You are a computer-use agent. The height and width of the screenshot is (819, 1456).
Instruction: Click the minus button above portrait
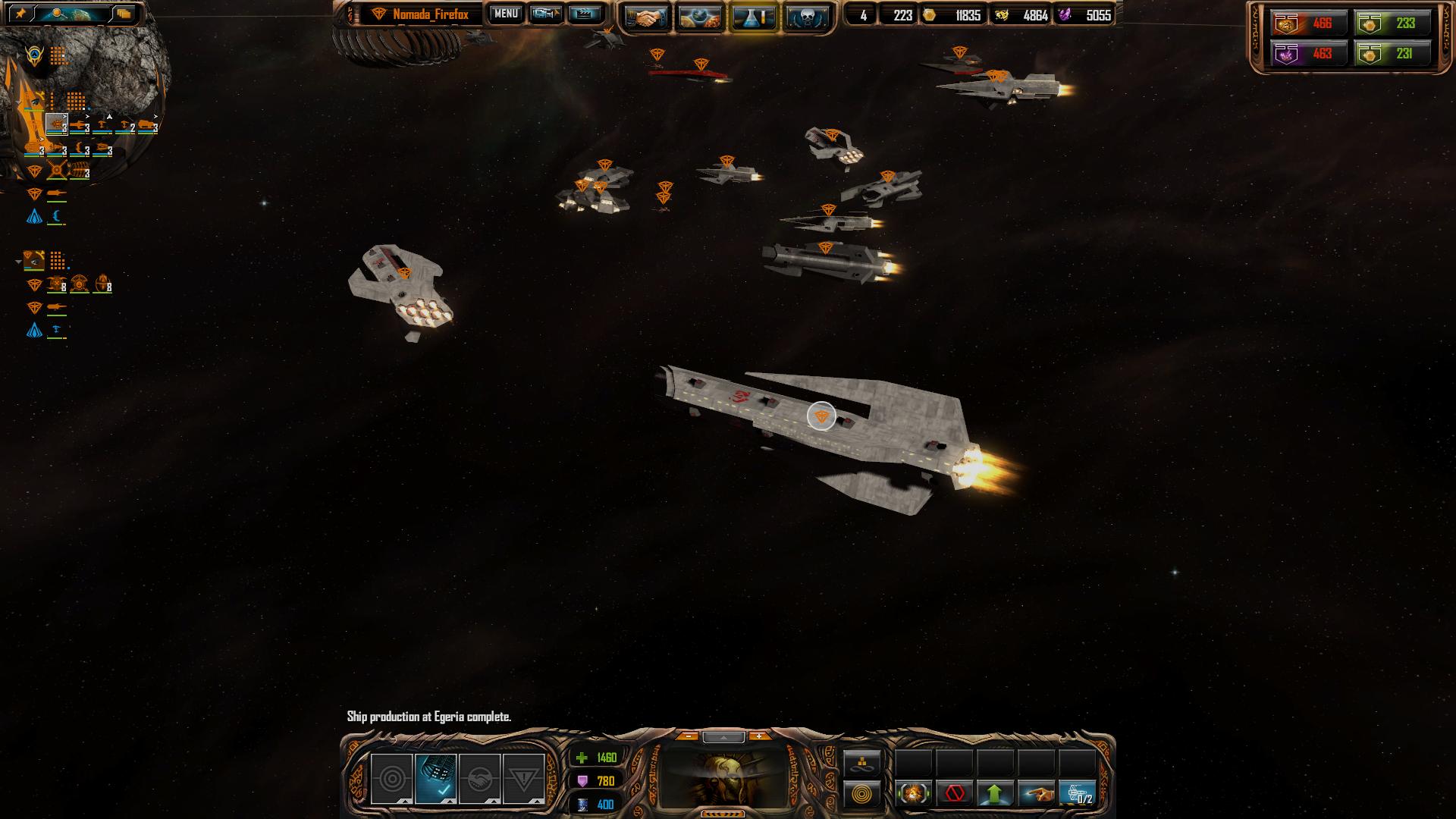pos(687,736)
